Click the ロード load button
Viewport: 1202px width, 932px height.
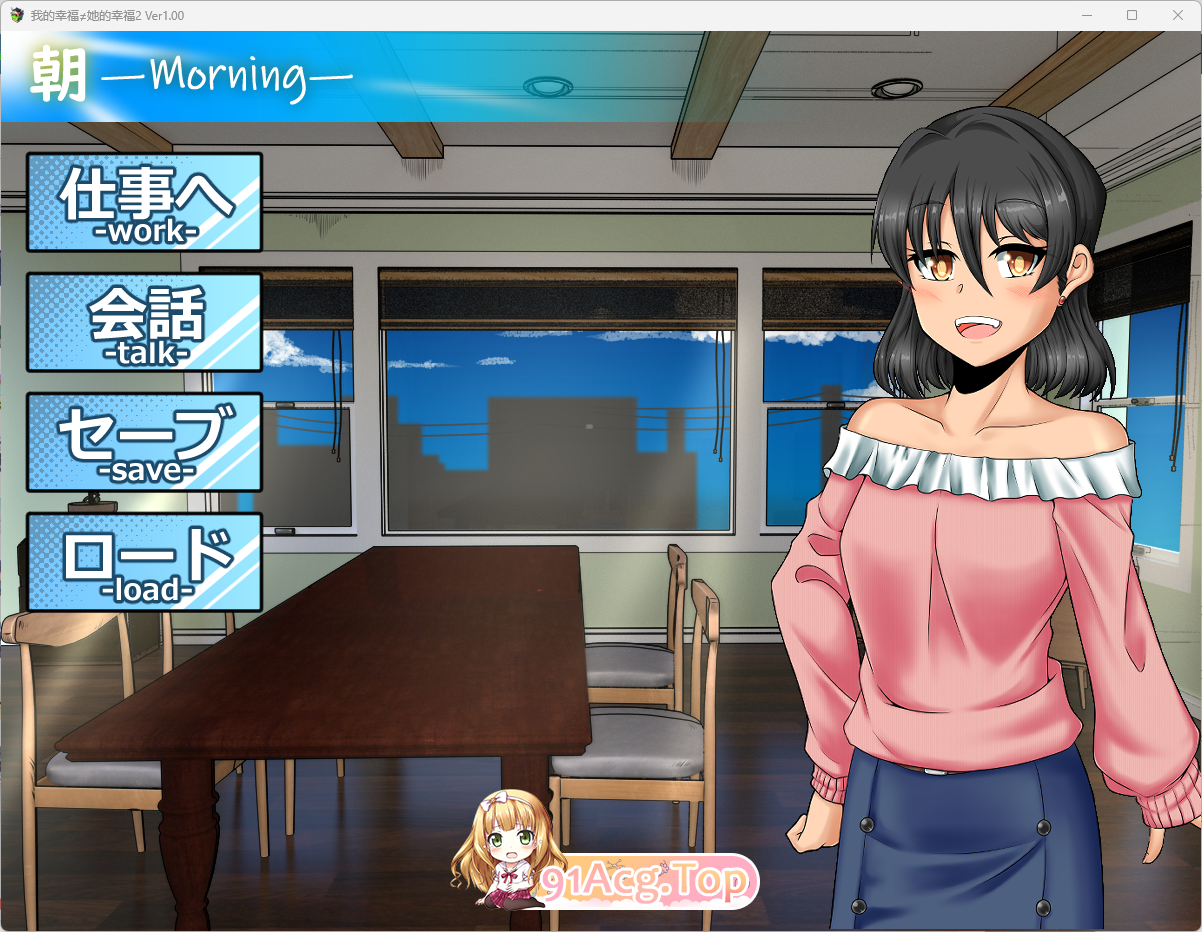tap(145, 562)
